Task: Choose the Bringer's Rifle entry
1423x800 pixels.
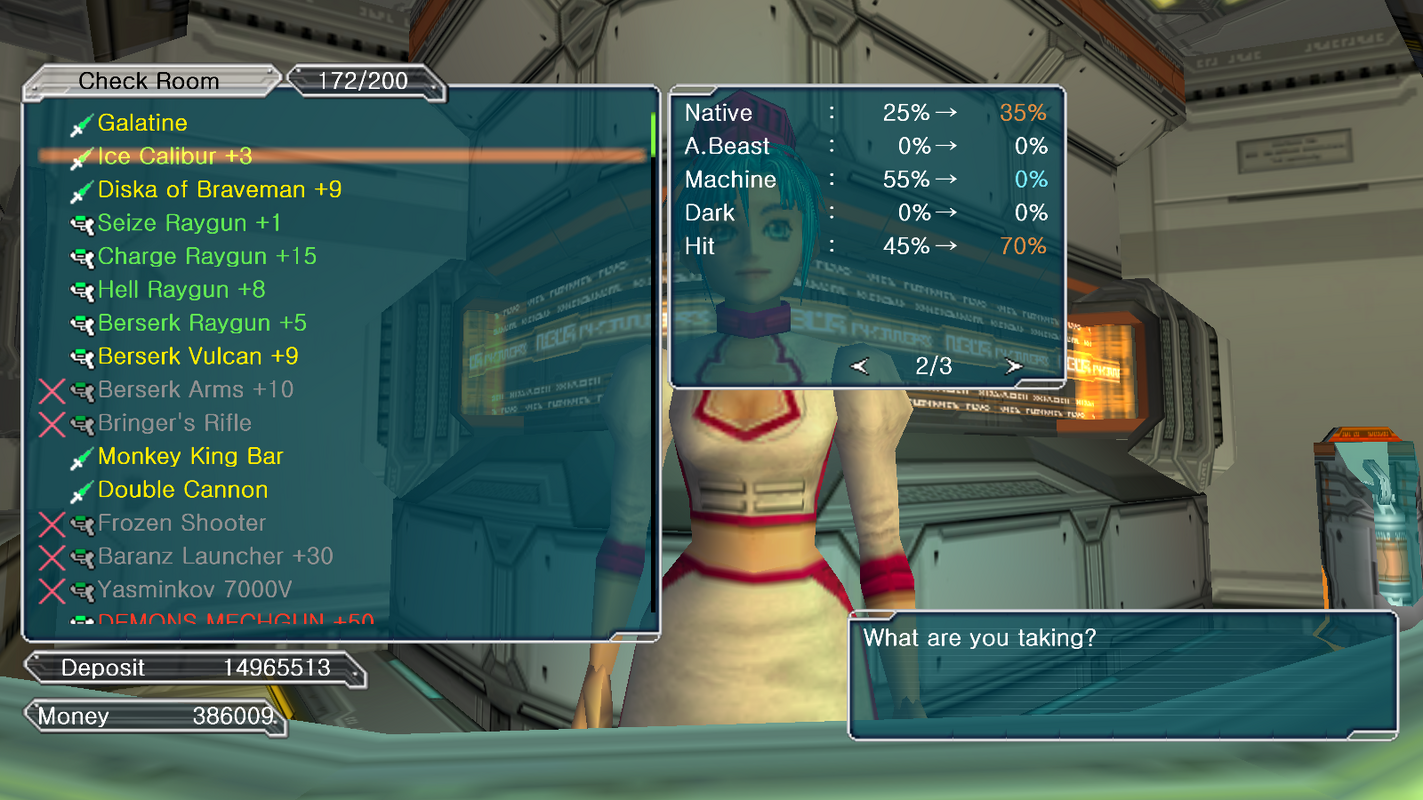Action: tap(174, 423)
